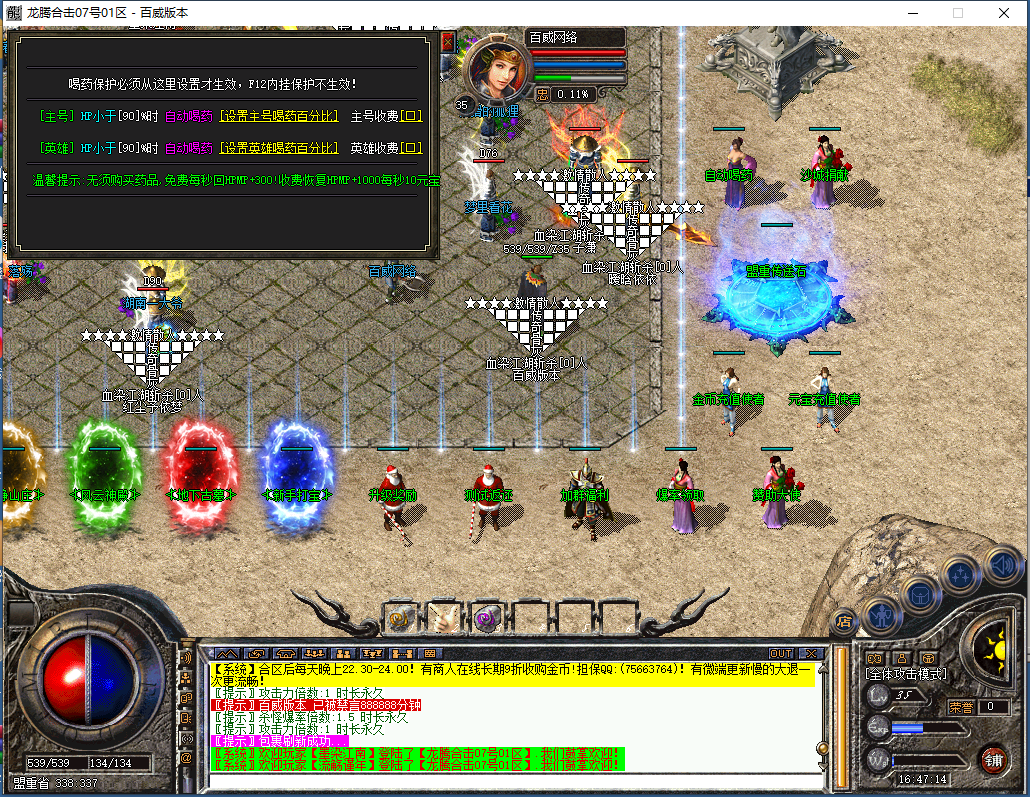Close the game window
The height and width of the screenshot is (797, 1030).
tap(1003, 13)
